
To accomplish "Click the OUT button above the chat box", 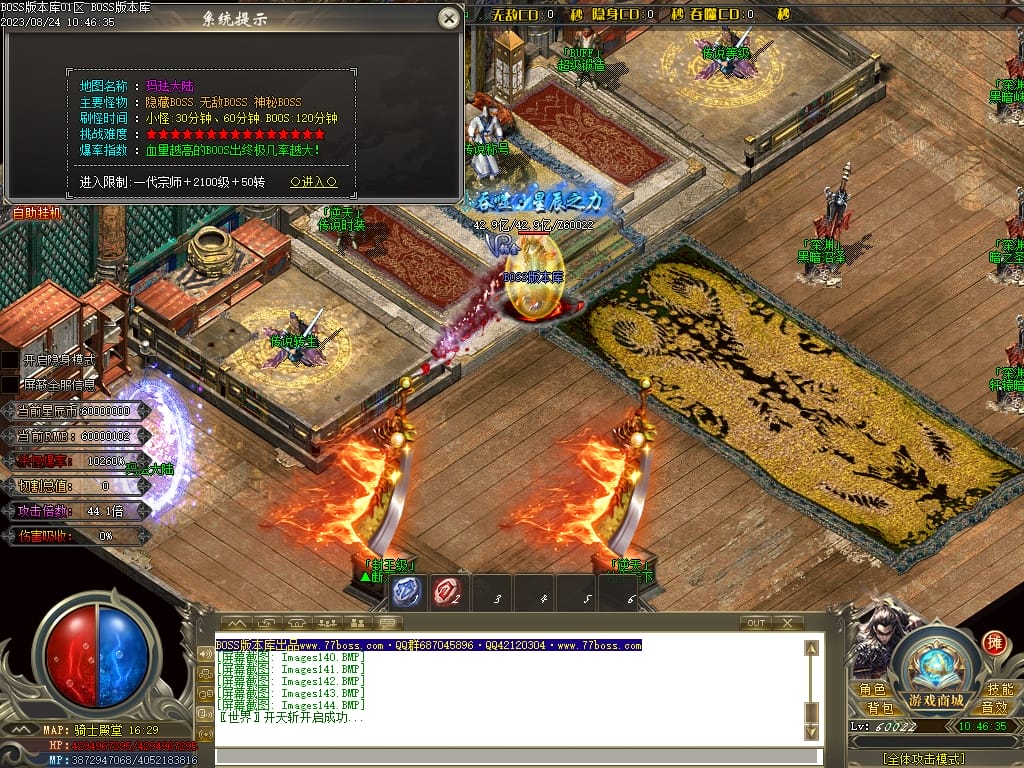I will pyautogui.click(x=756, y=623).
